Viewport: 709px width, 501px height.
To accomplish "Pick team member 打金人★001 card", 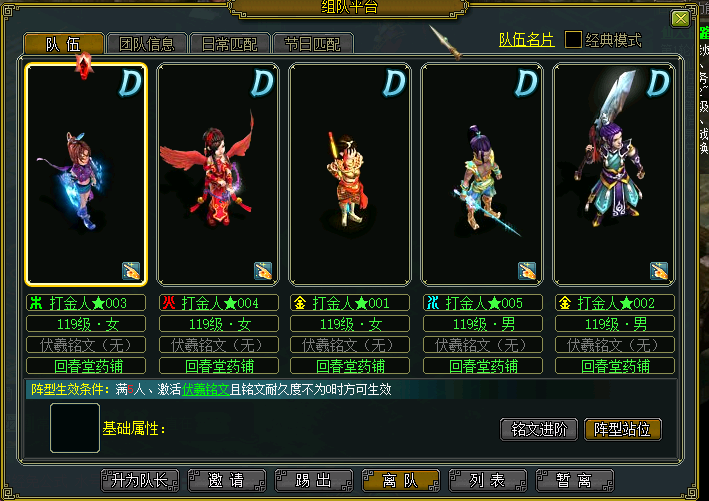I will 350,174.
